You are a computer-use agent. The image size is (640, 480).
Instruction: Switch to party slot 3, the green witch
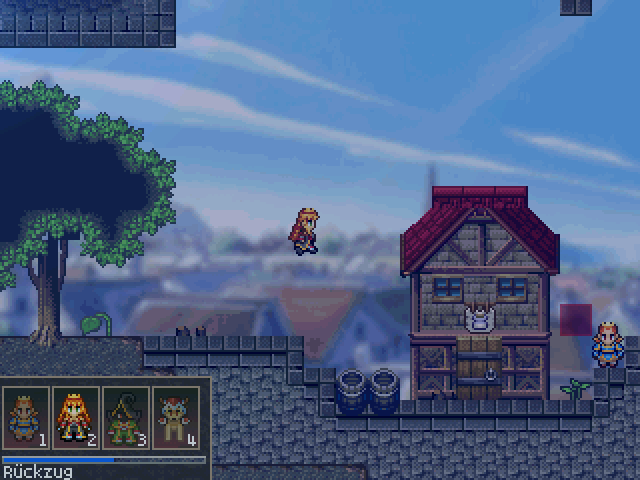point(126,417)
